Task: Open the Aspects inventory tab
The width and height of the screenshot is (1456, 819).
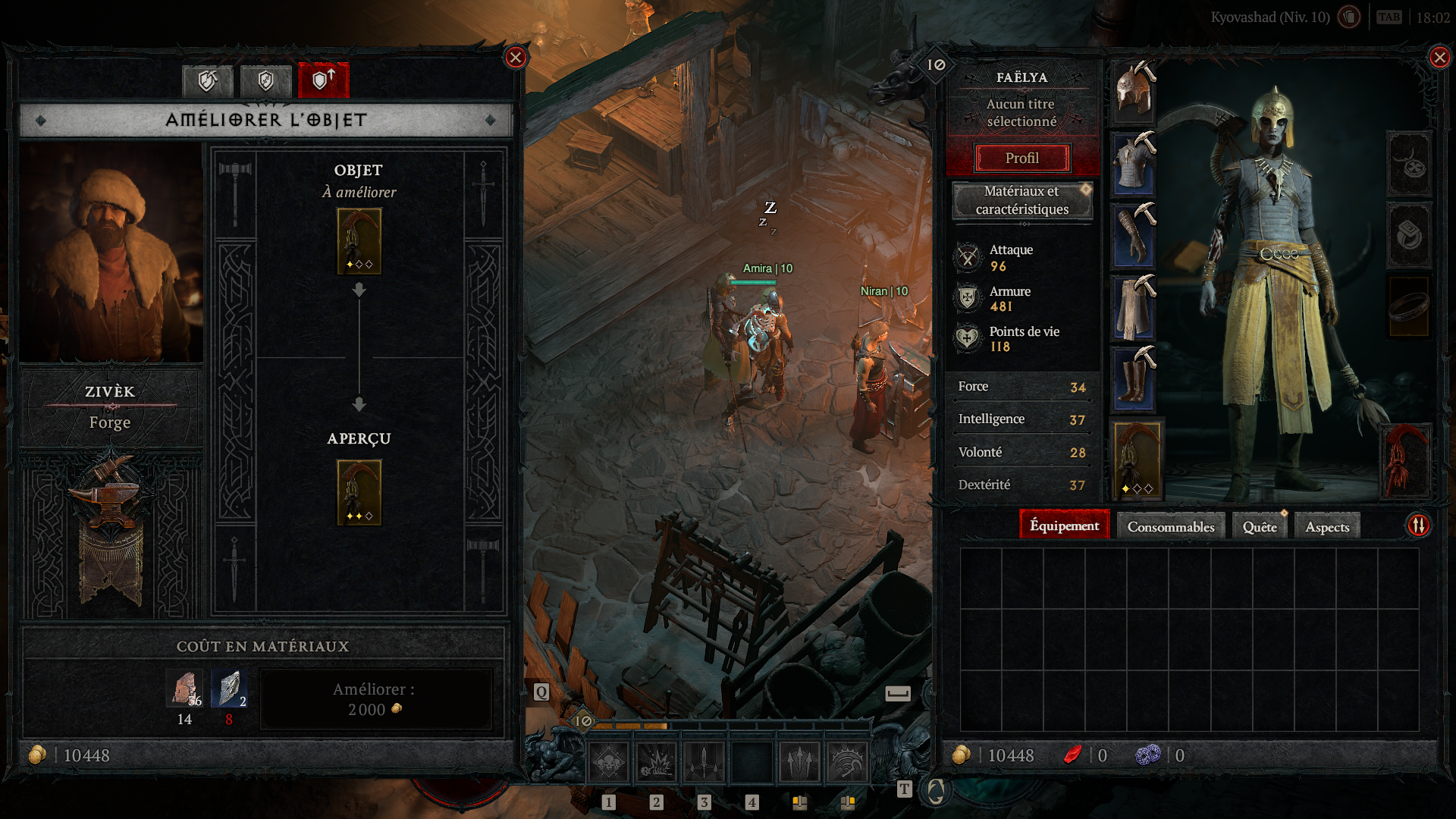Action: [x=1326, y=526]
